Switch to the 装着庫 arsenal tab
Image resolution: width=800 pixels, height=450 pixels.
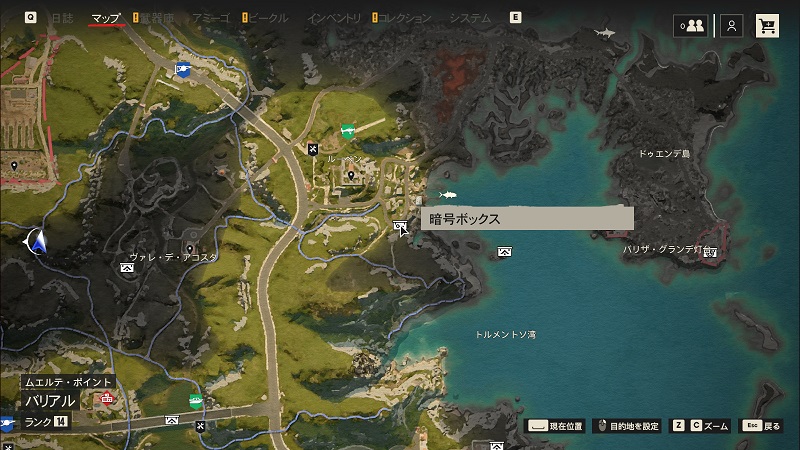coord(157,18)
